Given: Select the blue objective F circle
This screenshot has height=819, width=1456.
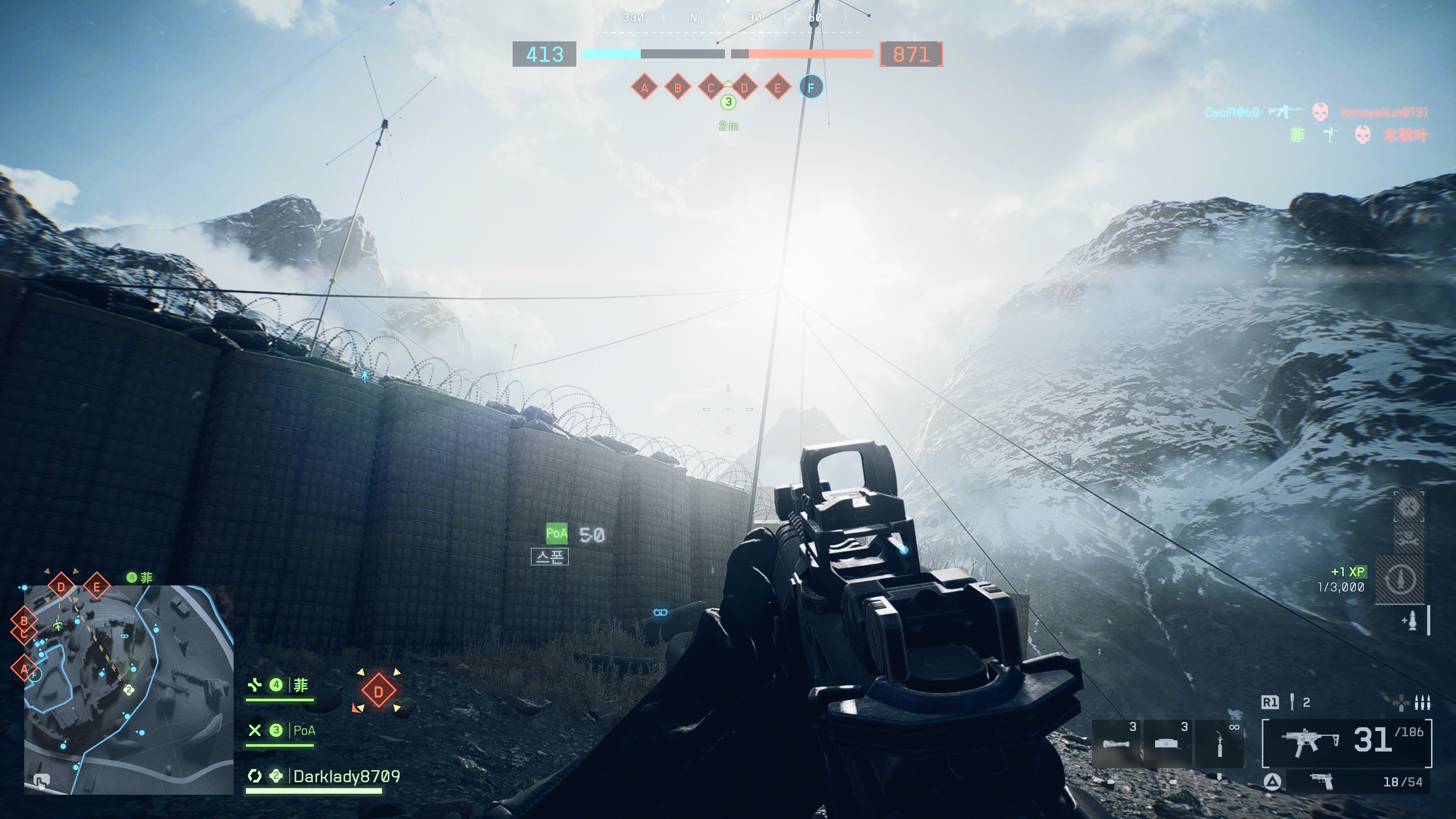Looking at the screenshot, I should coord(811,88).
